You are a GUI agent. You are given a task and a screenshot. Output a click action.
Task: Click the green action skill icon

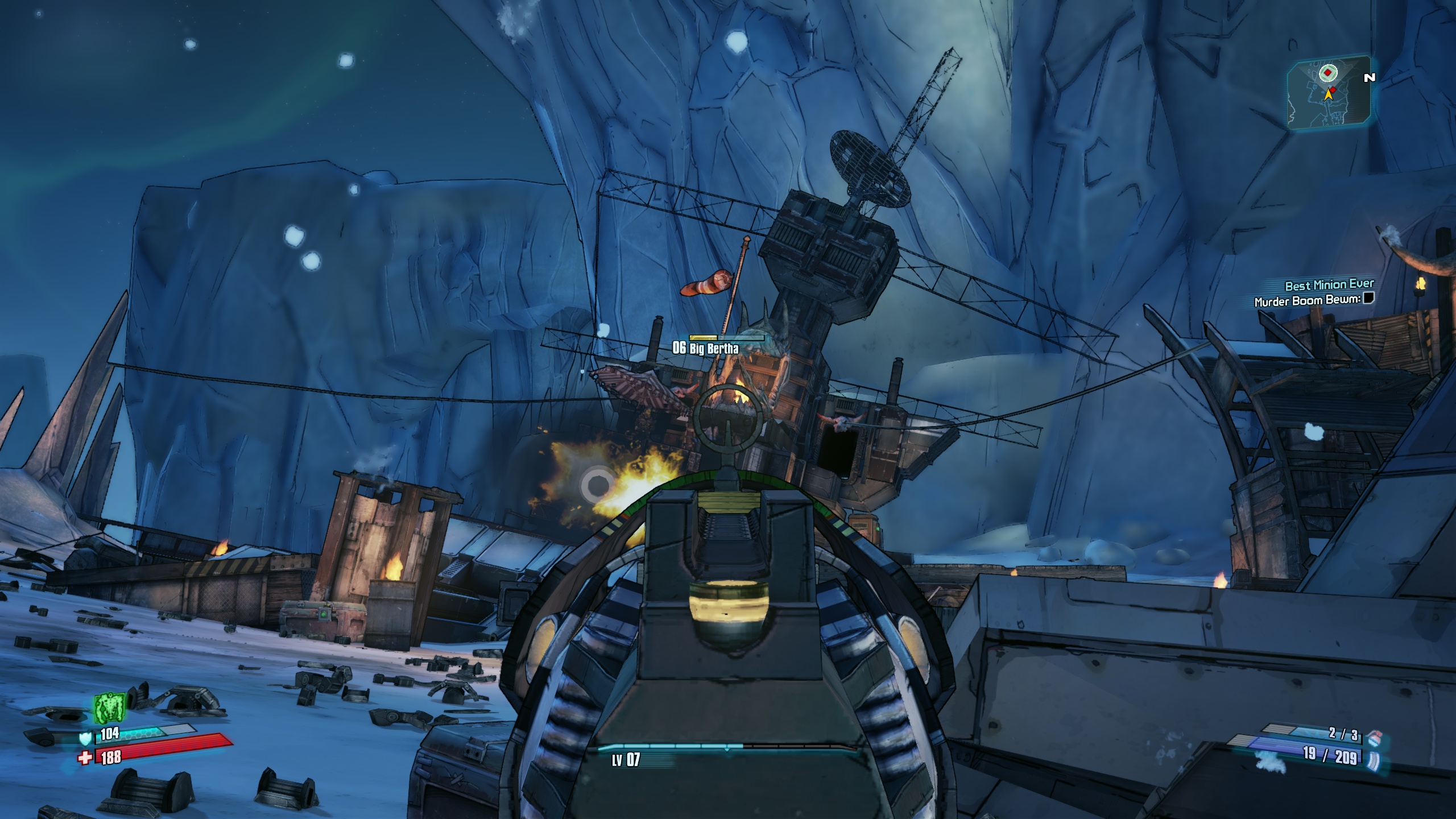pyautogui.click(x=109, y=709)
